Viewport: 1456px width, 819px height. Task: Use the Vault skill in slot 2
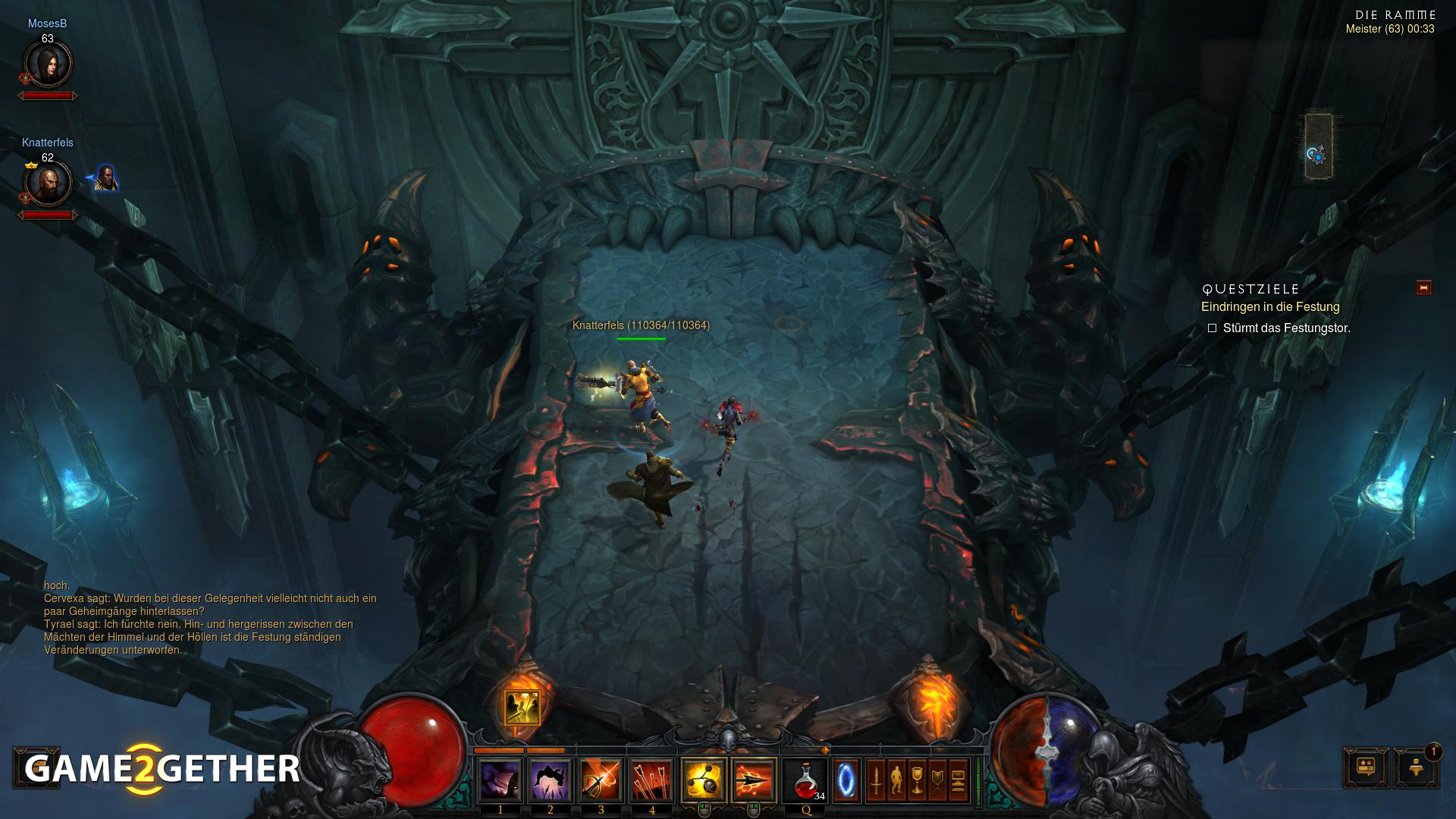pos(551,780)
